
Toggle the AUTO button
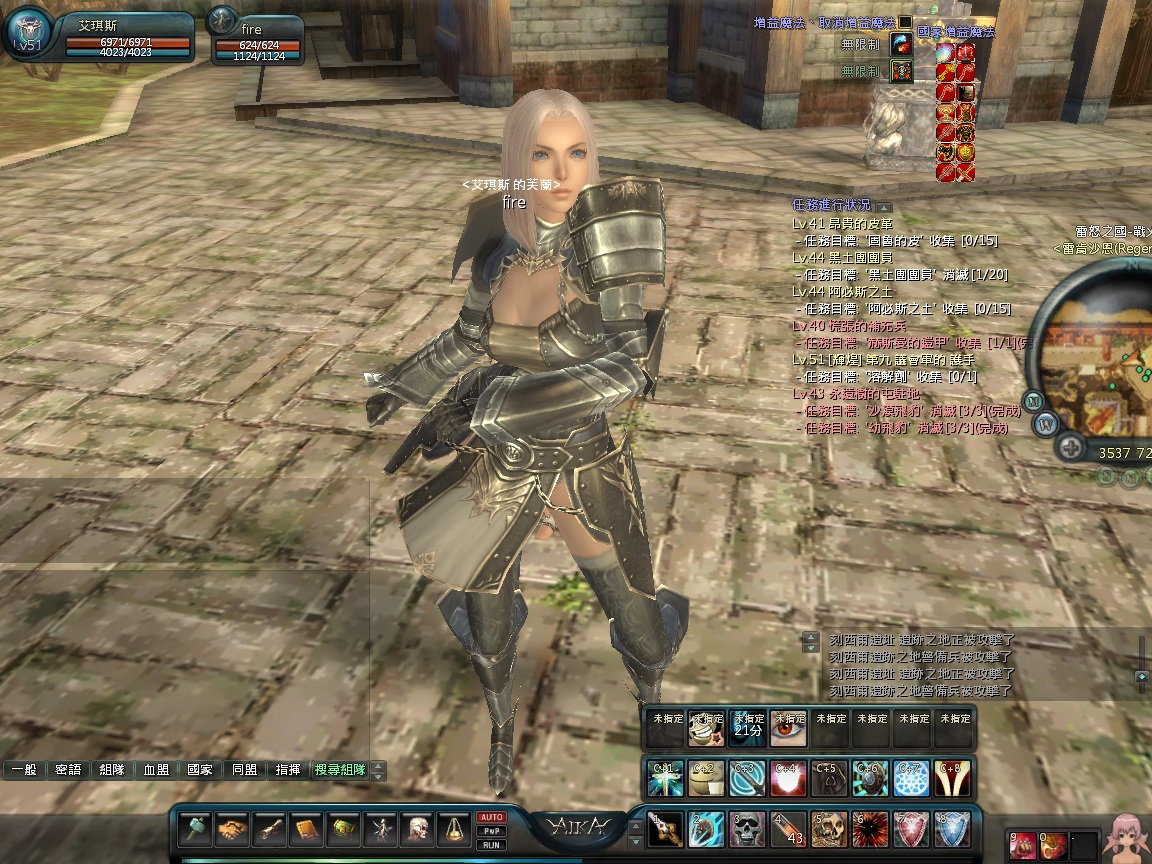(x=491, y=817)
